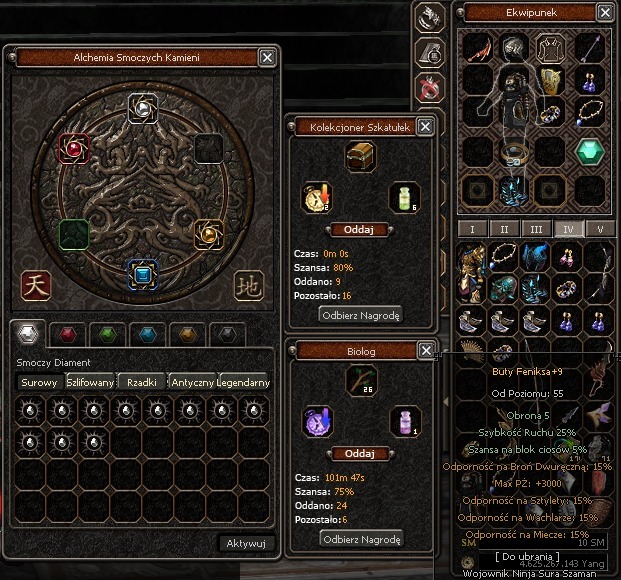The height and width of the screenshot is (580, 621).
Task: Click the blue sapphire slot on alchemy wheel
Action: click(x=143, y=273)
